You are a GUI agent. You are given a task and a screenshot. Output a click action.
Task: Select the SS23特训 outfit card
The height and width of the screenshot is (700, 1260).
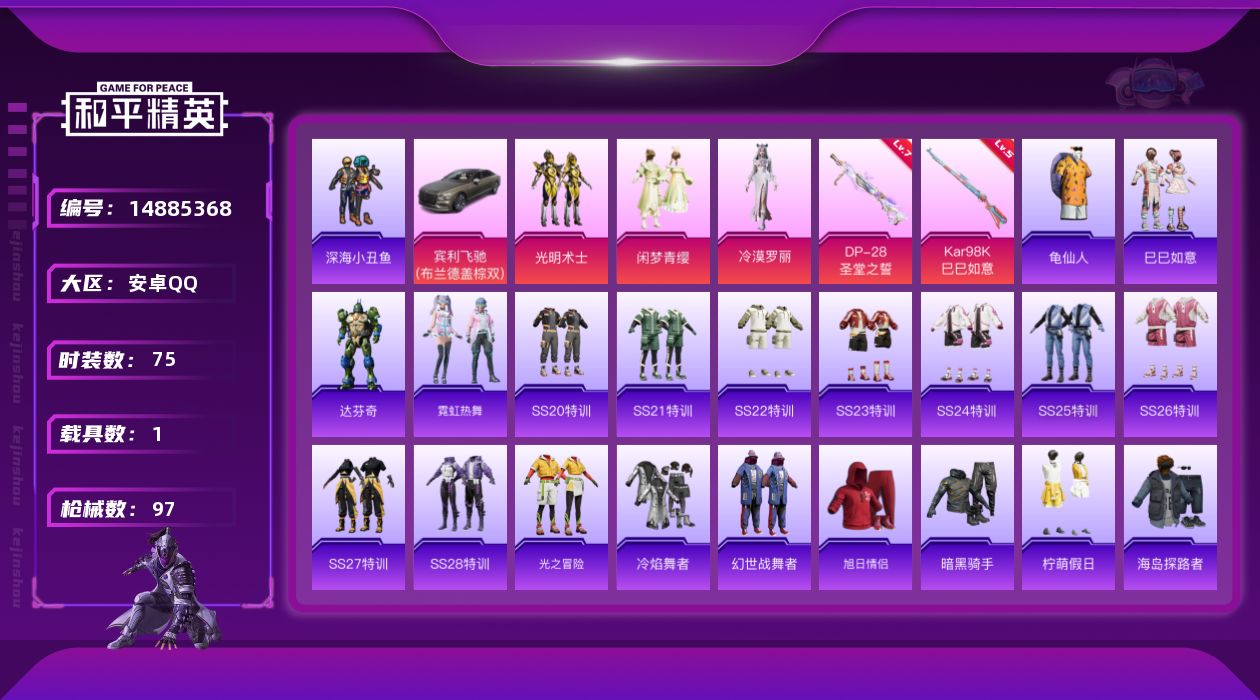pyautogui.click(x=865, y=364)
